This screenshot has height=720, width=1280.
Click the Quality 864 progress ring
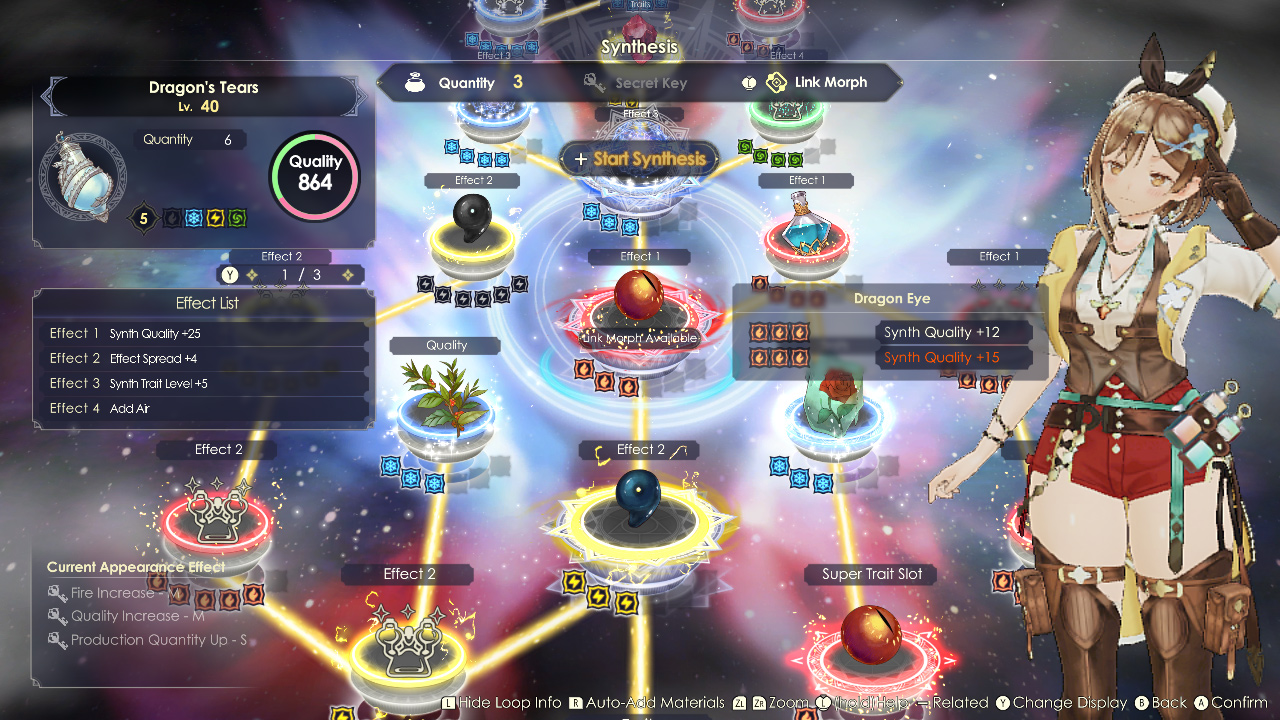coord(315,176)
